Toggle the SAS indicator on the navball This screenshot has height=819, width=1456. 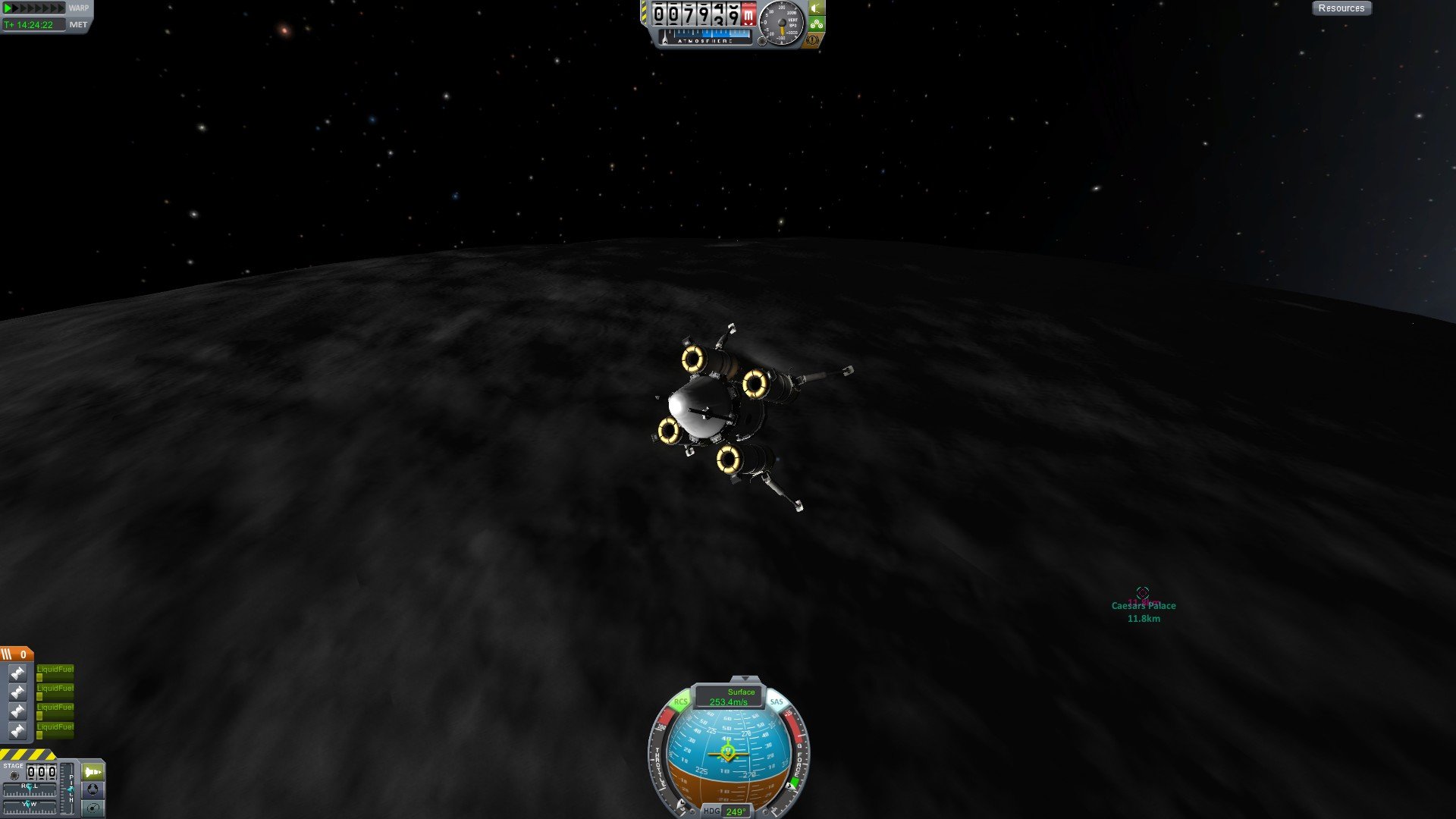[x=777, y=702]
